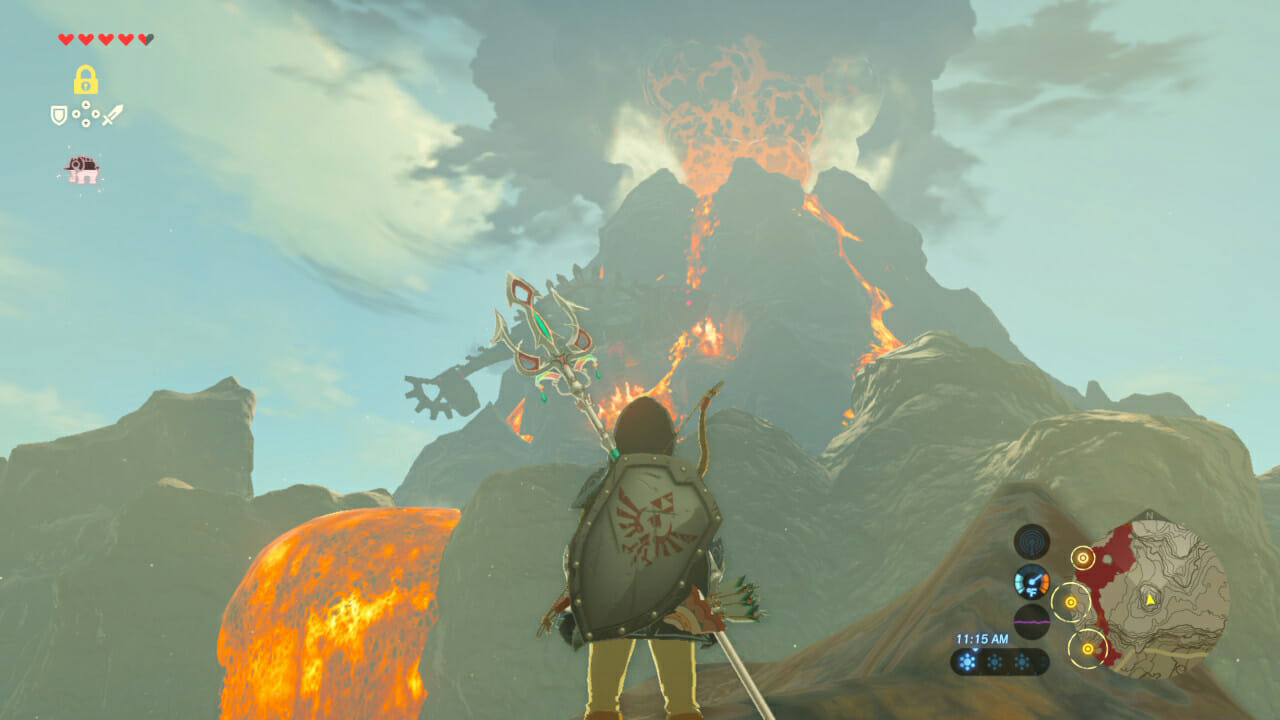The image size is (1280, 720).
Task: Click the largest snowflake cold-resistance icon
Action: tap(967, 661)
